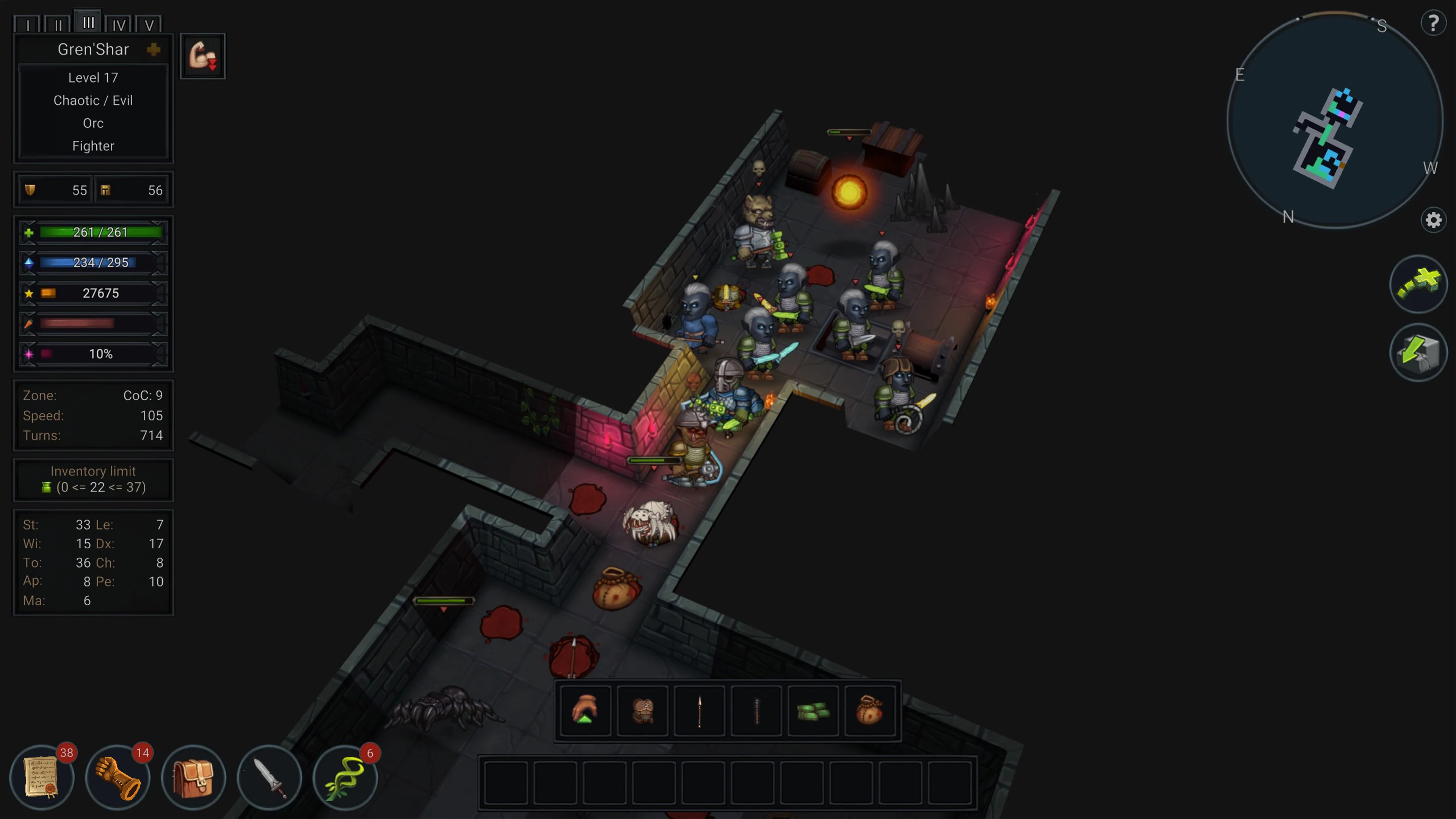Open the settings gear
The width and height of the screenshot is (1456, 819).
point(1433,220)
